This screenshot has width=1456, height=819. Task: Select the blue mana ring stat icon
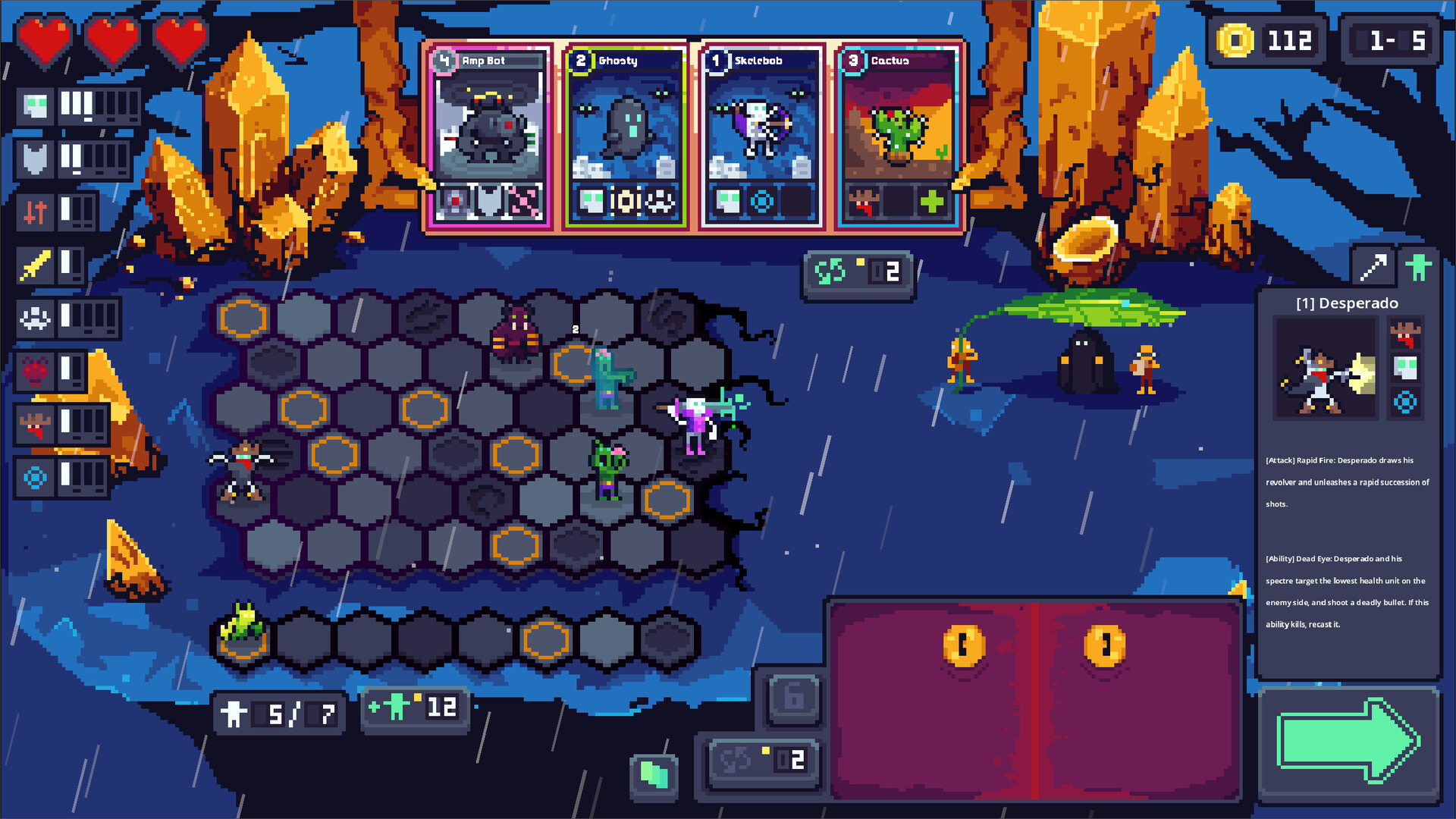[35, 477]
